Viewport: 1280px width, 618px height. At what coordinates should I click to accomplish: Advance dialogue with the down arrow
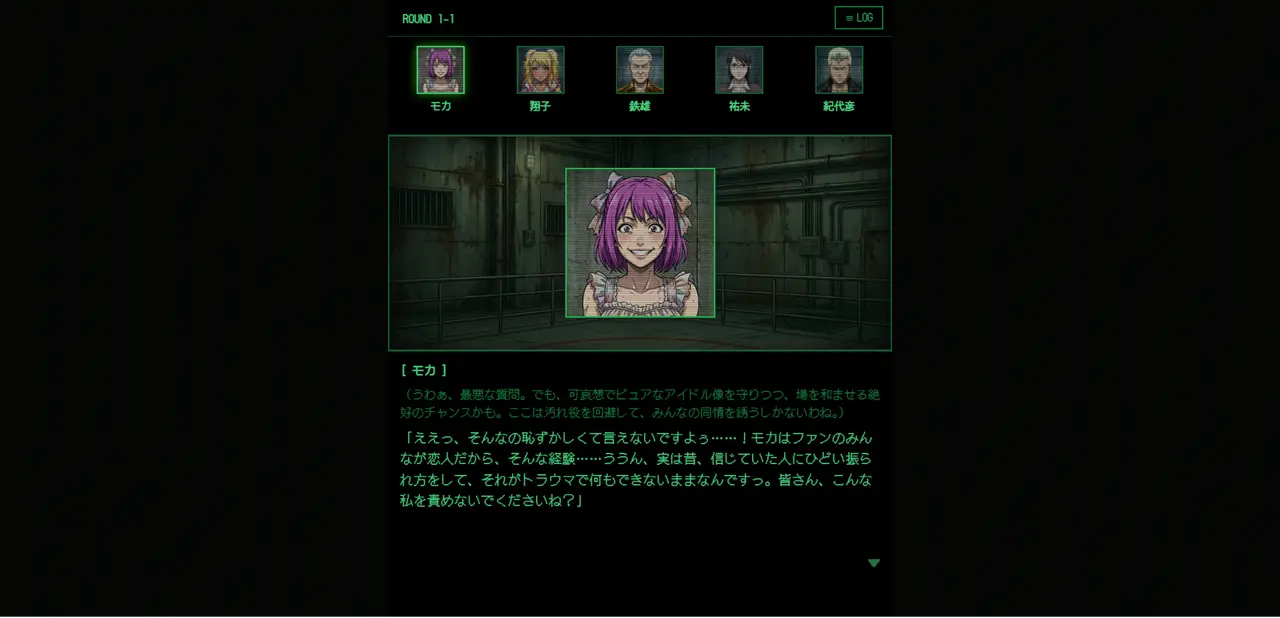click(873, 563)
